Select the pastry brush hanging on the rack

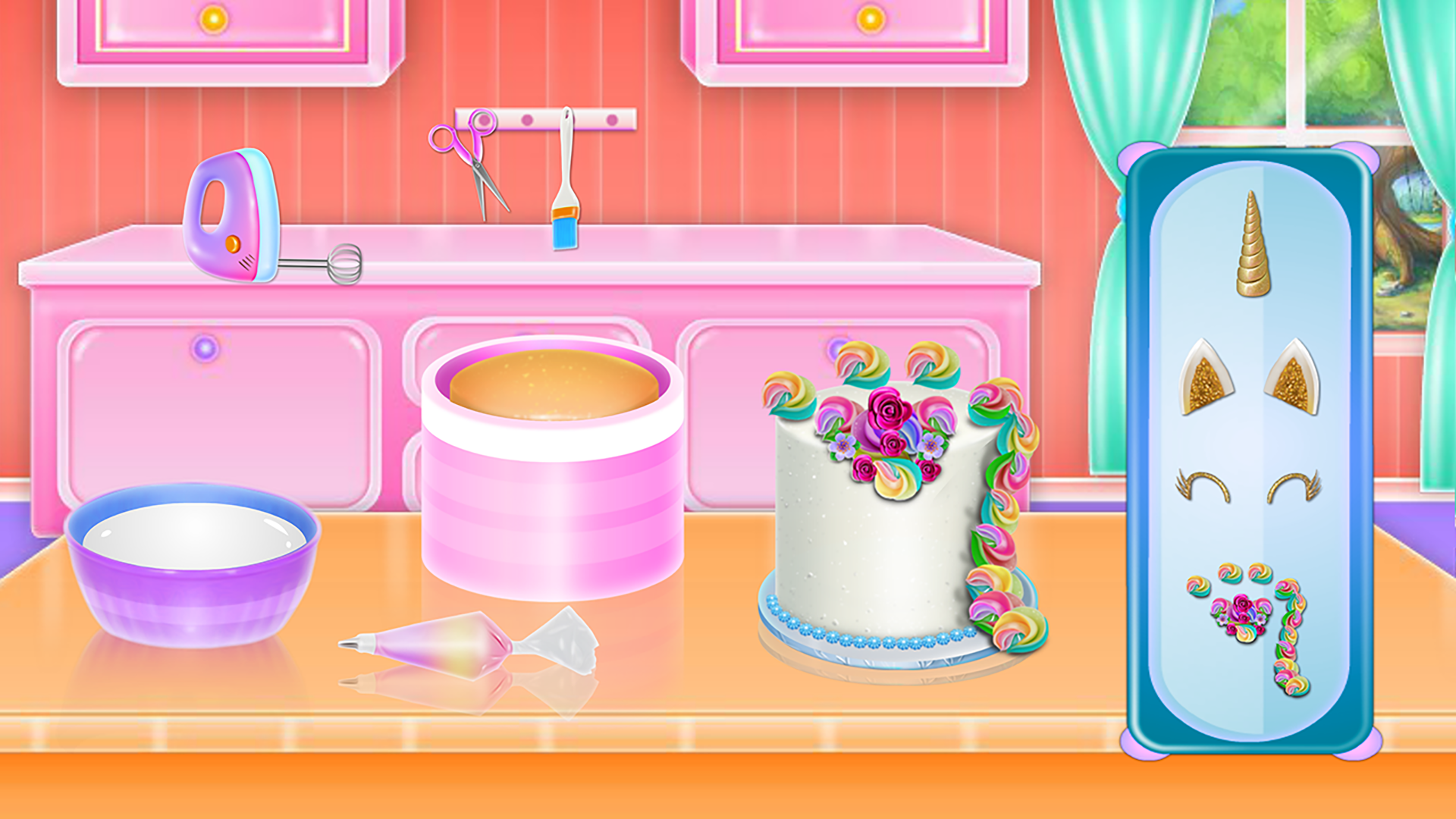pyautogui.click(x=565, y=182)
